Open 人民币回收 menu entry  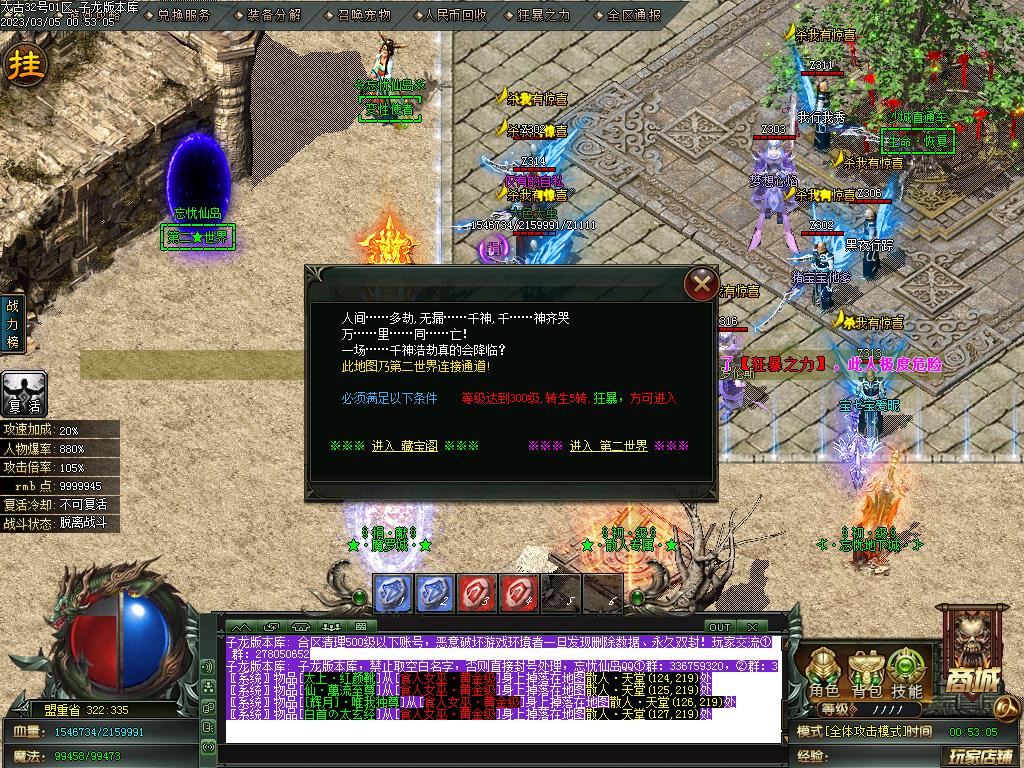pos(455,15)
